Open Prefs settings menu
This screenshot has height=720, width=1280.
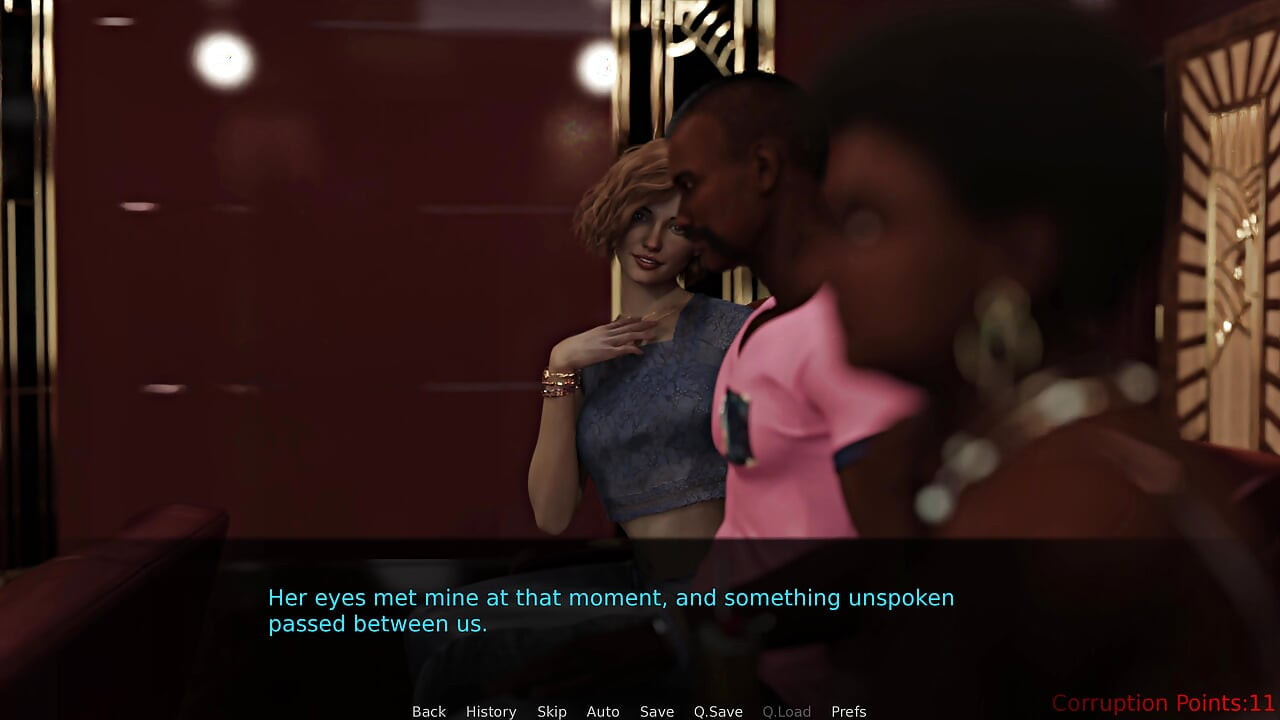[x=849, y=711]
